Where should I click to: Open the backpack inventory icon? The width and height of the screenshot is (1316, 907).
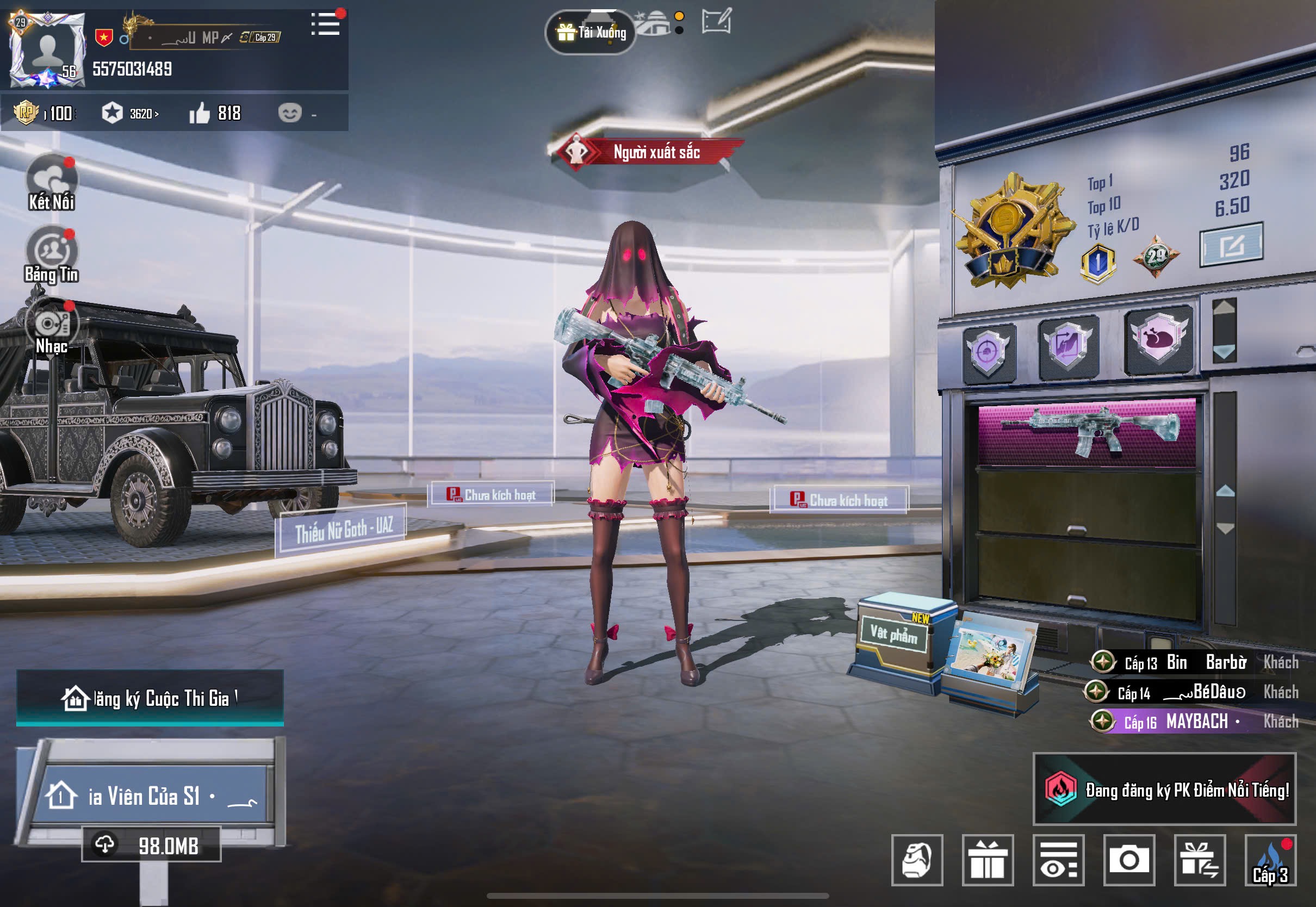tap(917, 860)
